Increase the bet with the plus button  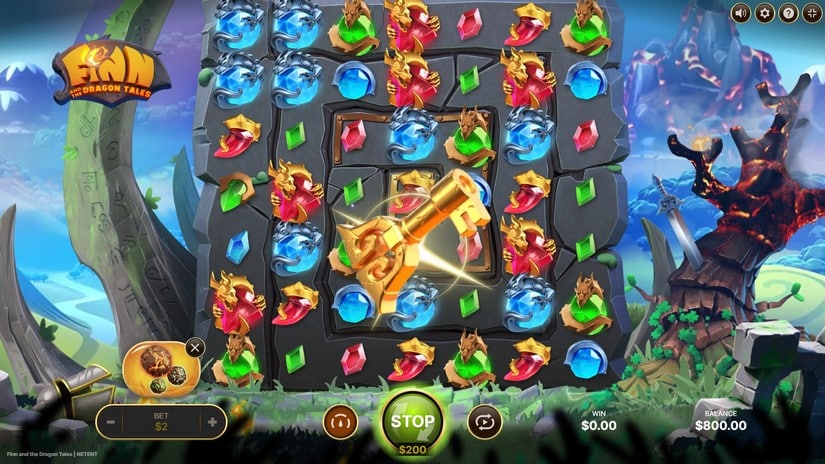(x=212, y=422)
